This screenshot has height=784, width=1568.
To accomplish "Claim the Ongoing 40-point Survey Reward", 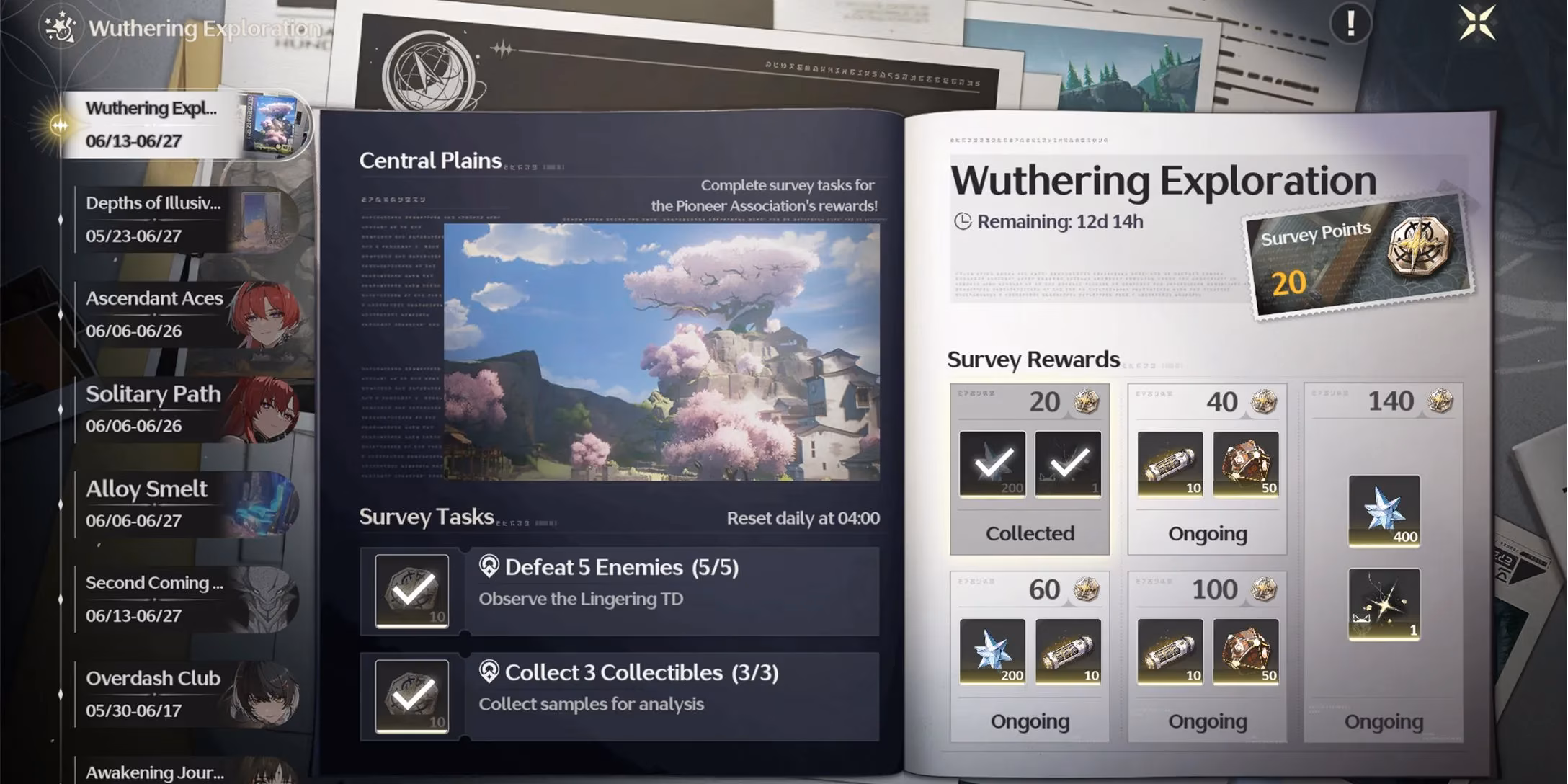I will coord(1208,533).
